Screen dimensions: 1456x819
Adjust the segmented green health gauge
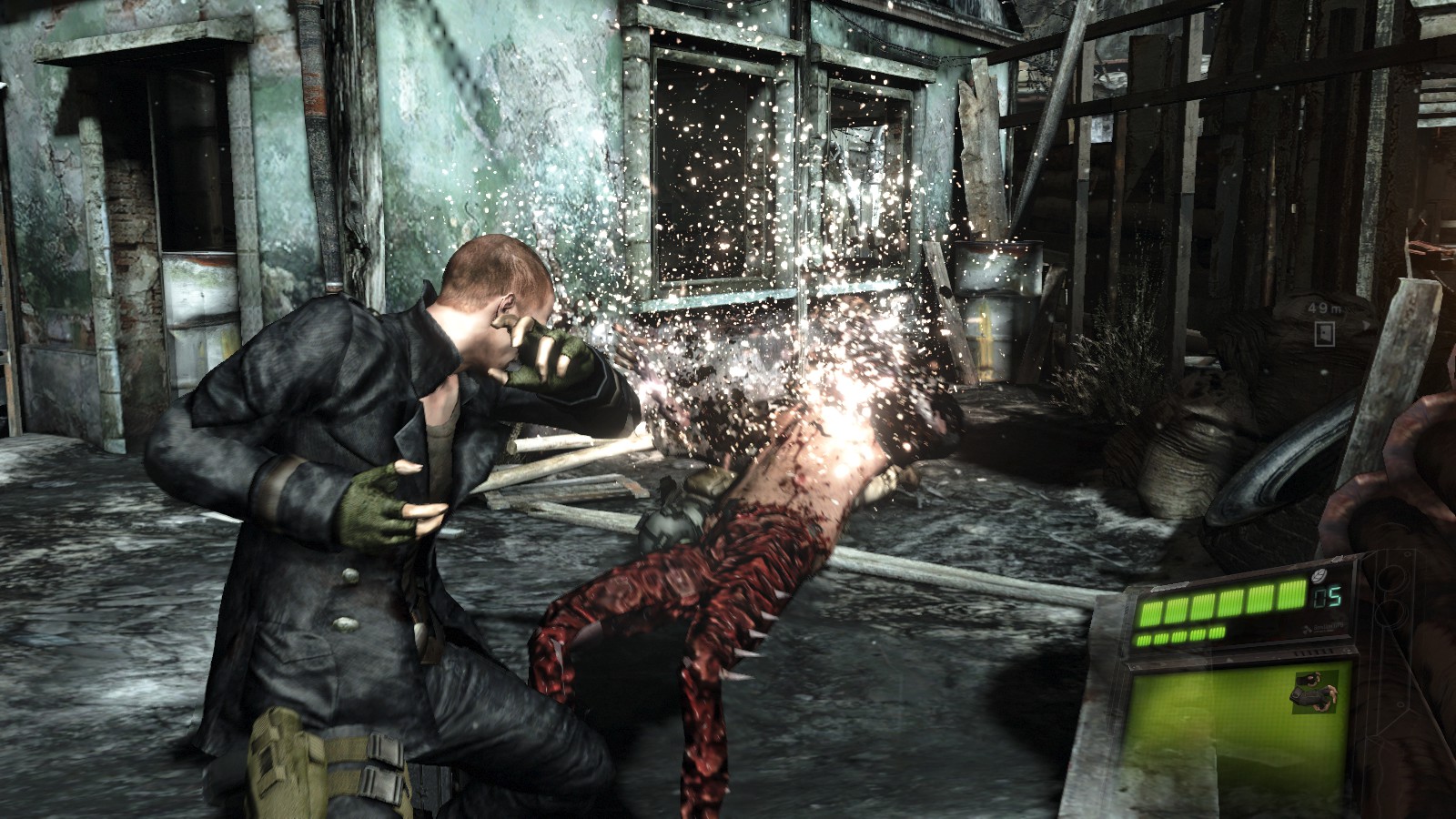click(1218, 604)
